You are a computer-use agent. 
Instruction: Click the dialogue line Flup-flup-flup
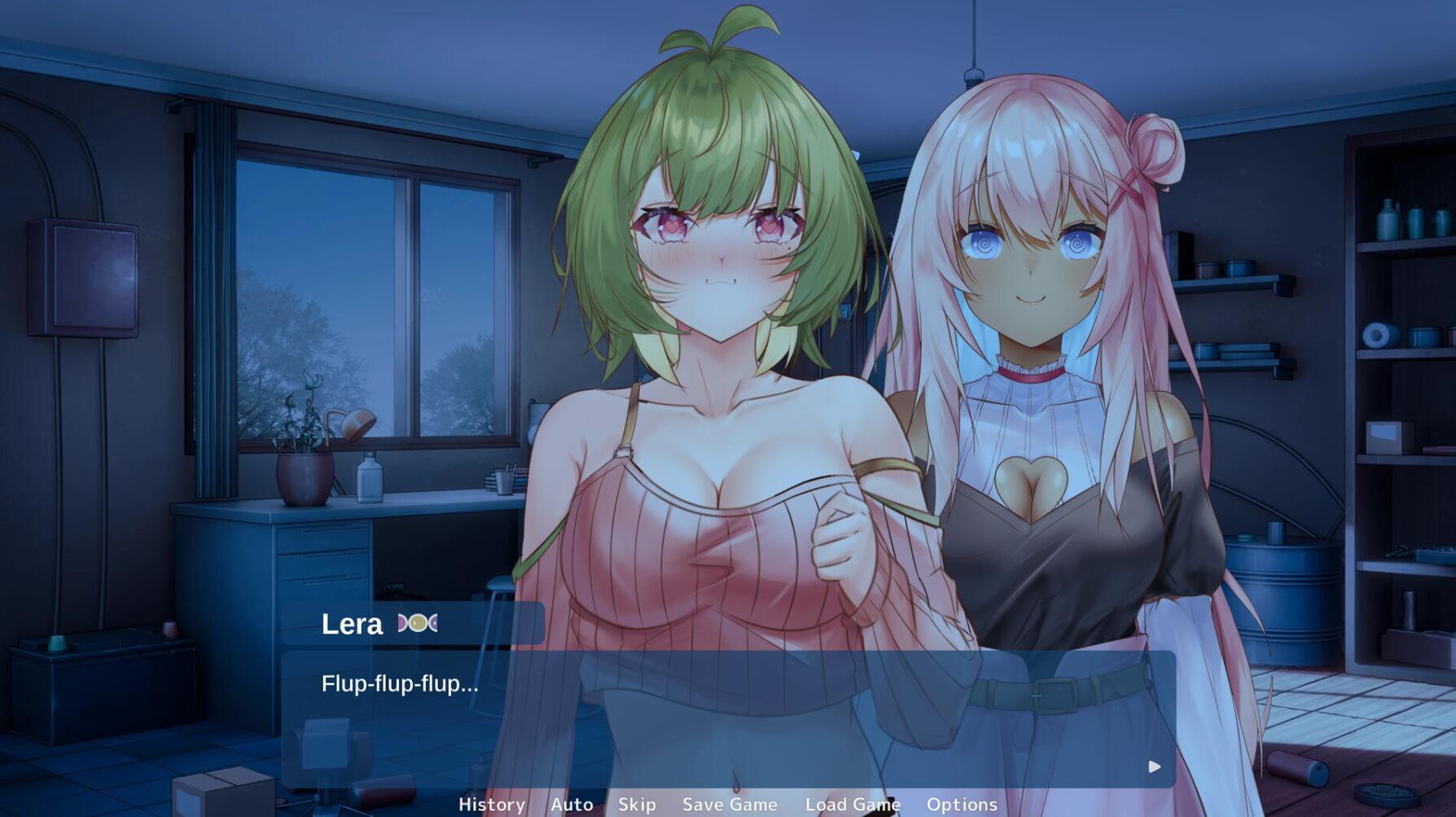tap(397, 685)
